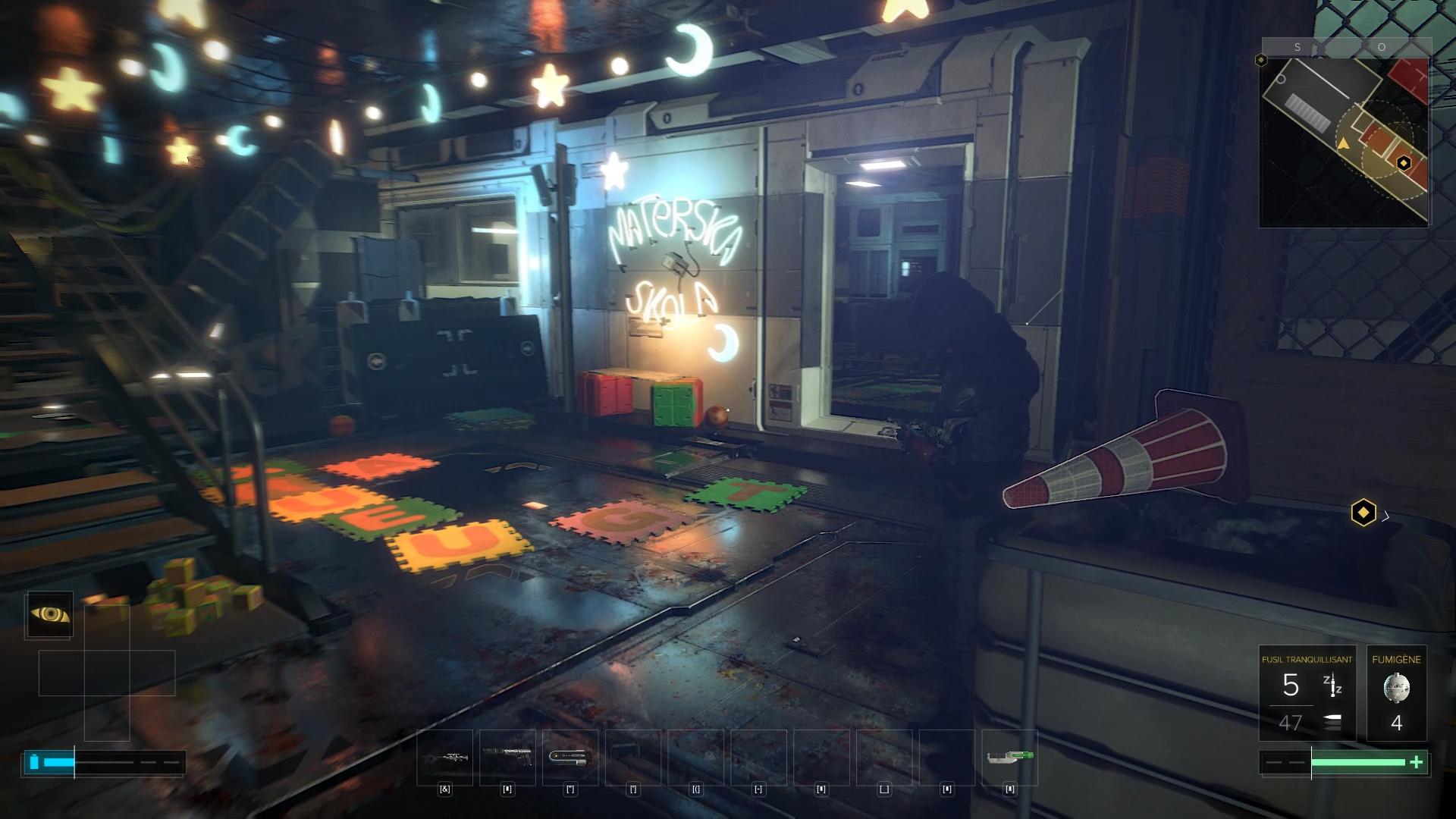Image resolution: width=1456 pixels, height=819 pixels.
Task: Select the FUSIL TRANQUILLISANT weapon panel
Action: pyautogui.click(x=1306, y=660)
